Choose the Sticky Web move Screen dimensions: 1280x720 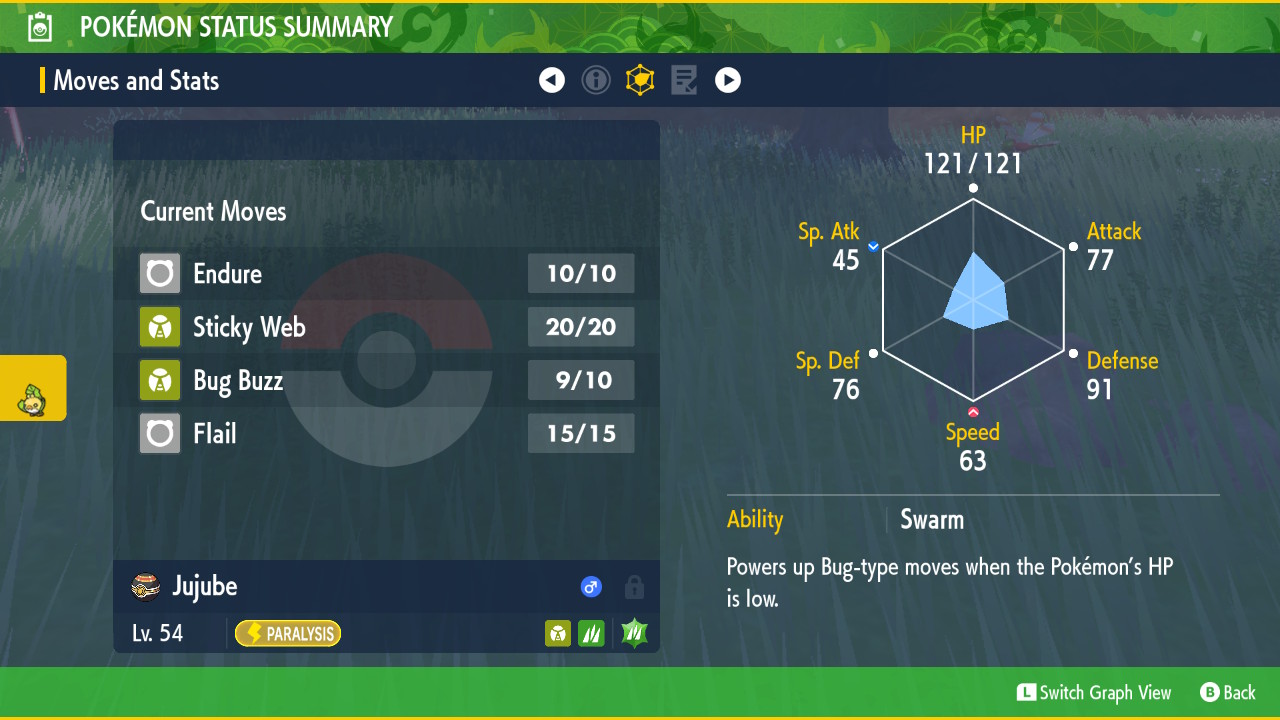tap(386, 327)
